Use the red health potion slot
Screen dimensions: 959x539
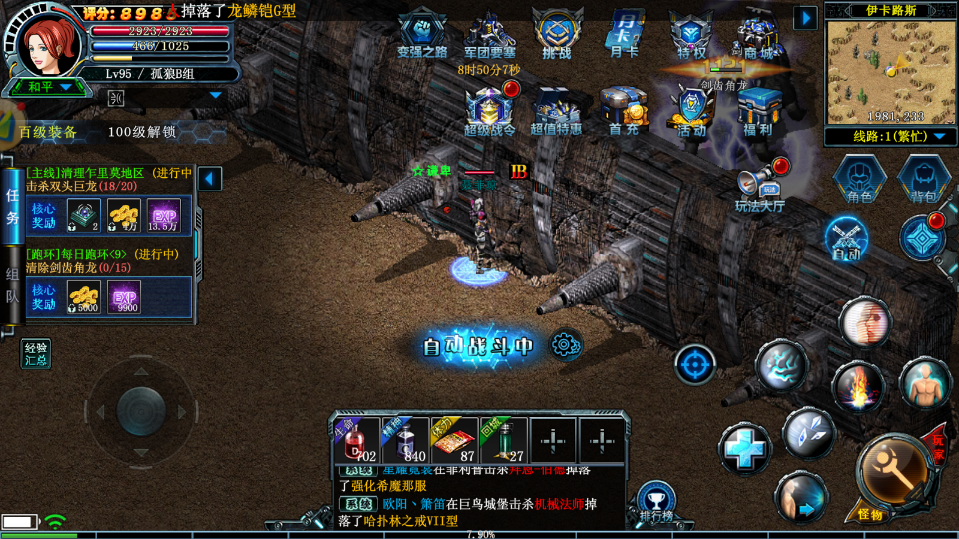click(x=355, y=441)
